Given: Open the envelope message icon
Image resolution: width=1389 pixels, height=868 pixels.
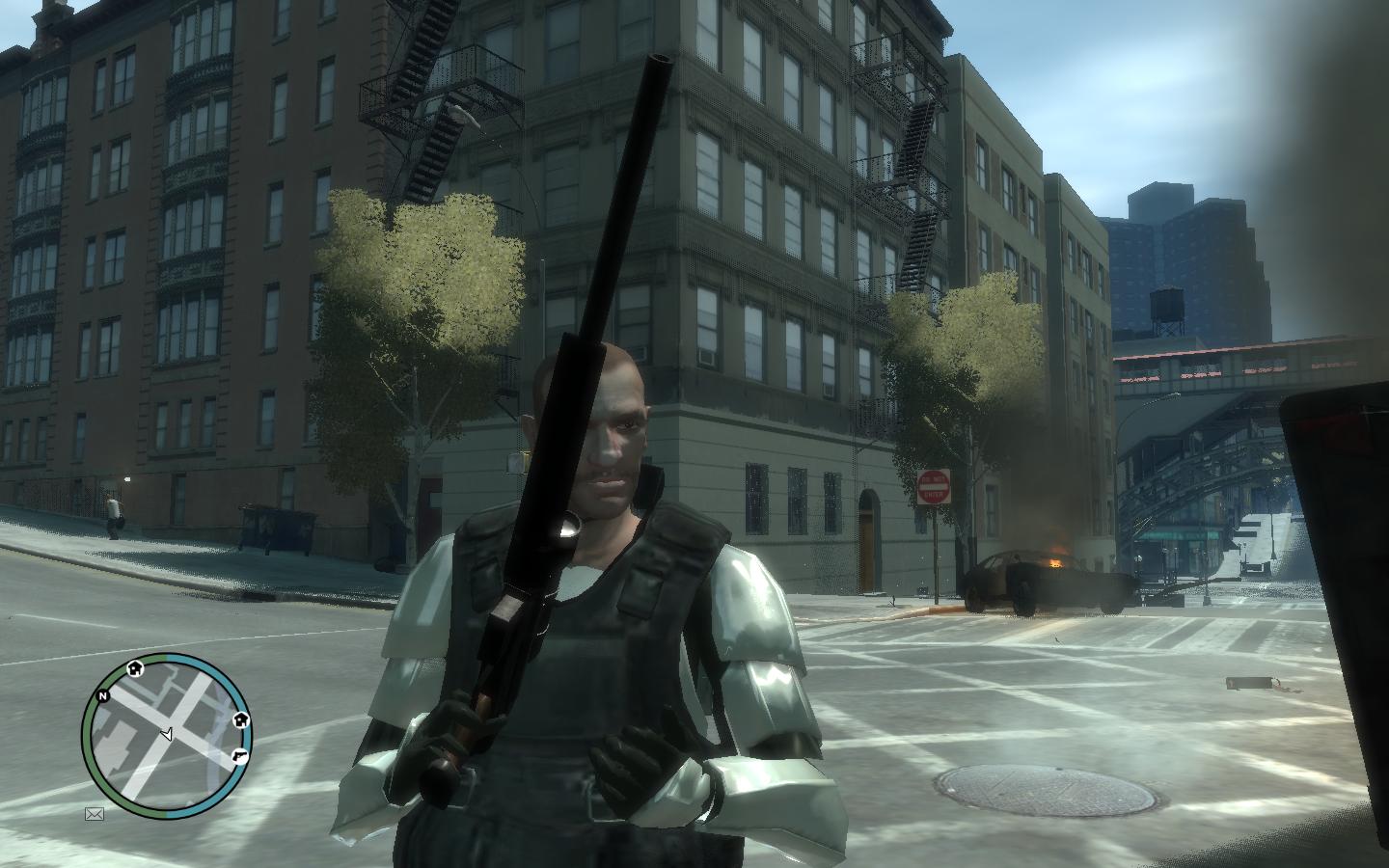Looking at the screenshot, I should (94, 814).
